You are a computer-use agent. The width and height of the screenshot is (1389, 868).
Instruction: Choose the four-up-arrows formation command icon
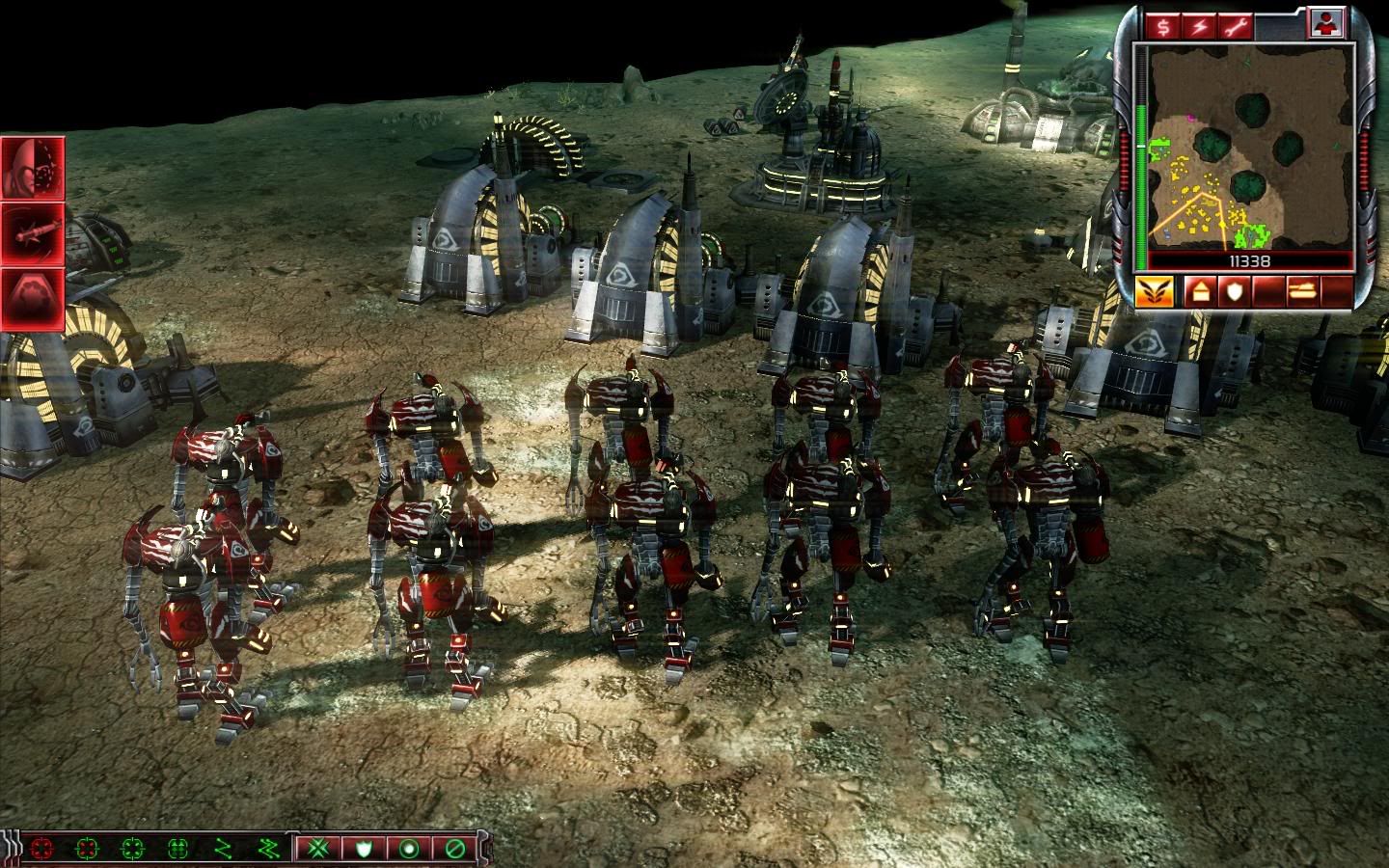[x=177, y=850]
